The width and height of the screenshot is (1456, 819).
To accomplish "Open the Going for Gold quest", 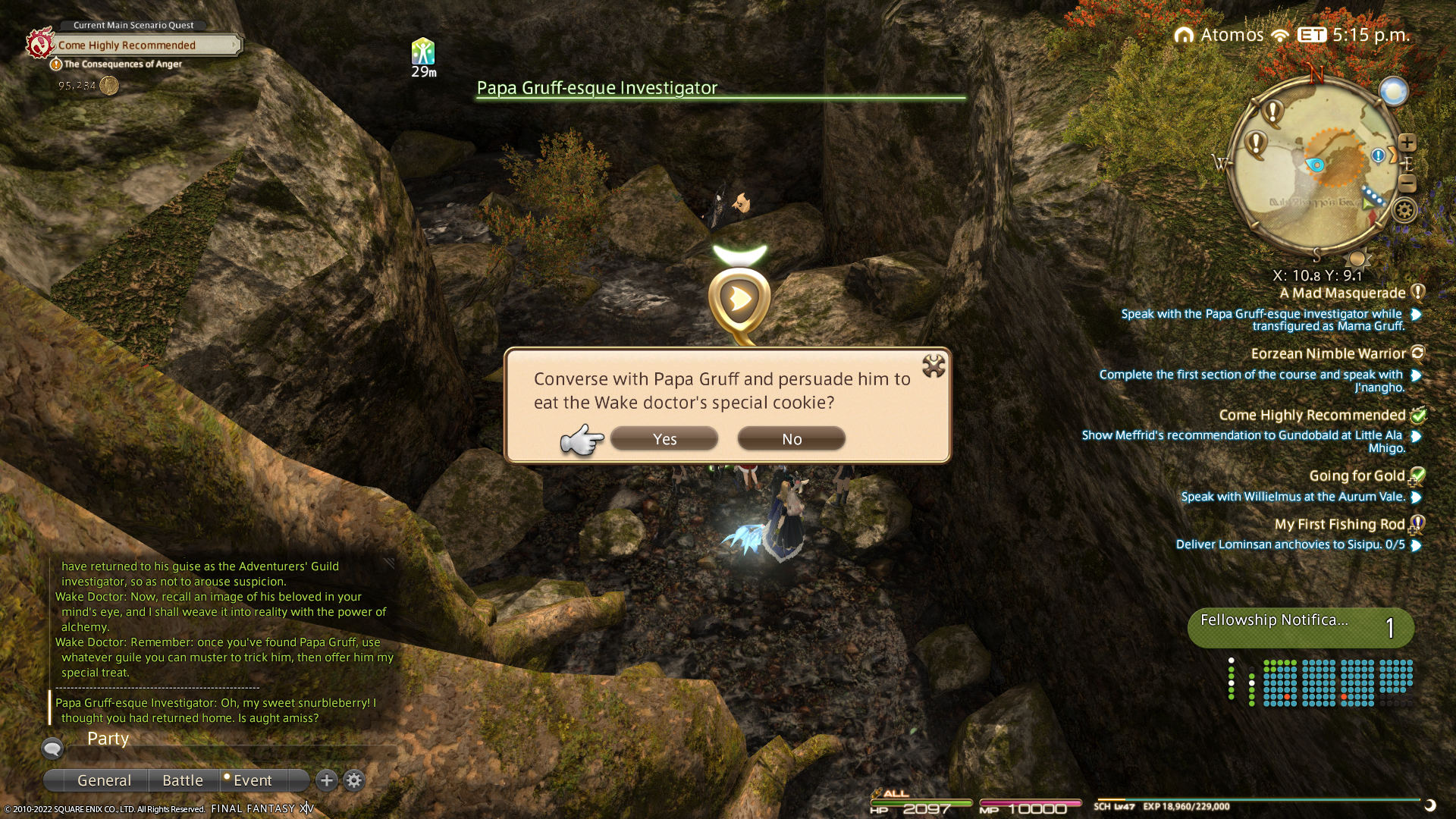I will point(1357,476).
